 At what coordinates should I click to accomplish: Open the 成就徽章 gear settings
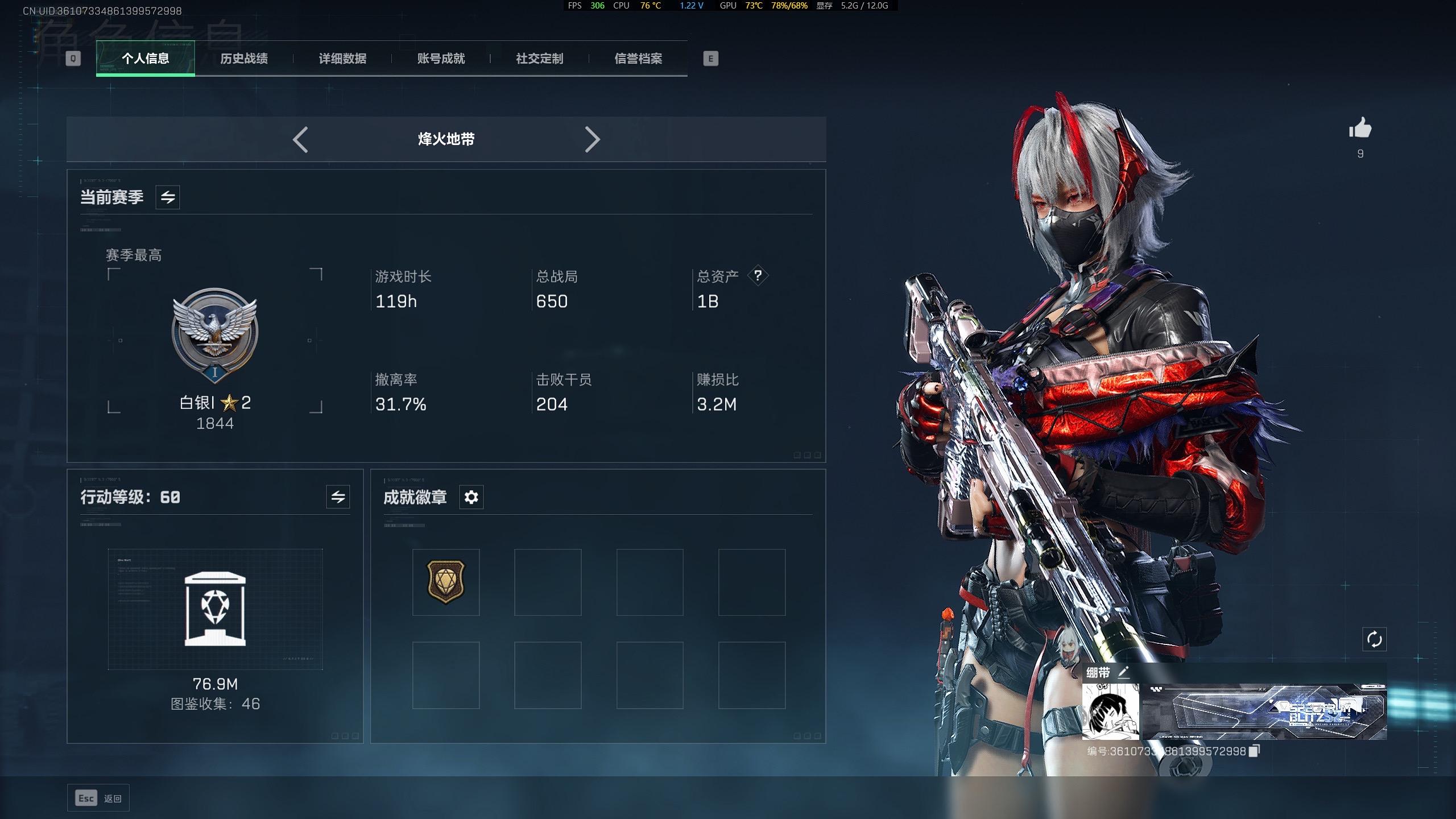click(x=471, y=497)
